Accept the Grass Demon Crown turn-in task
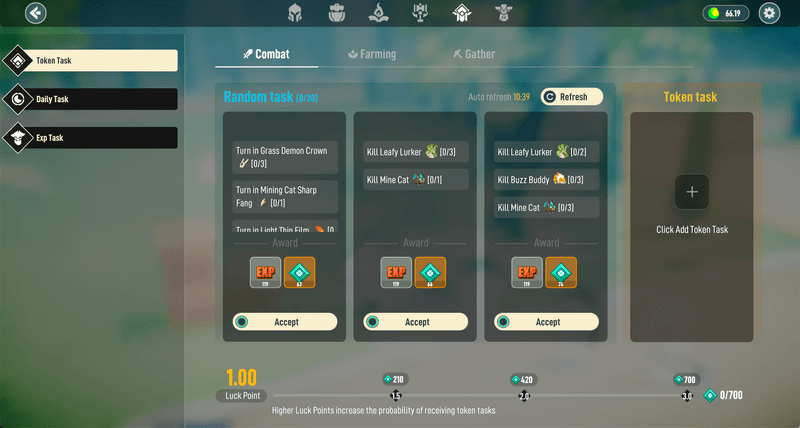 [286, 322]
